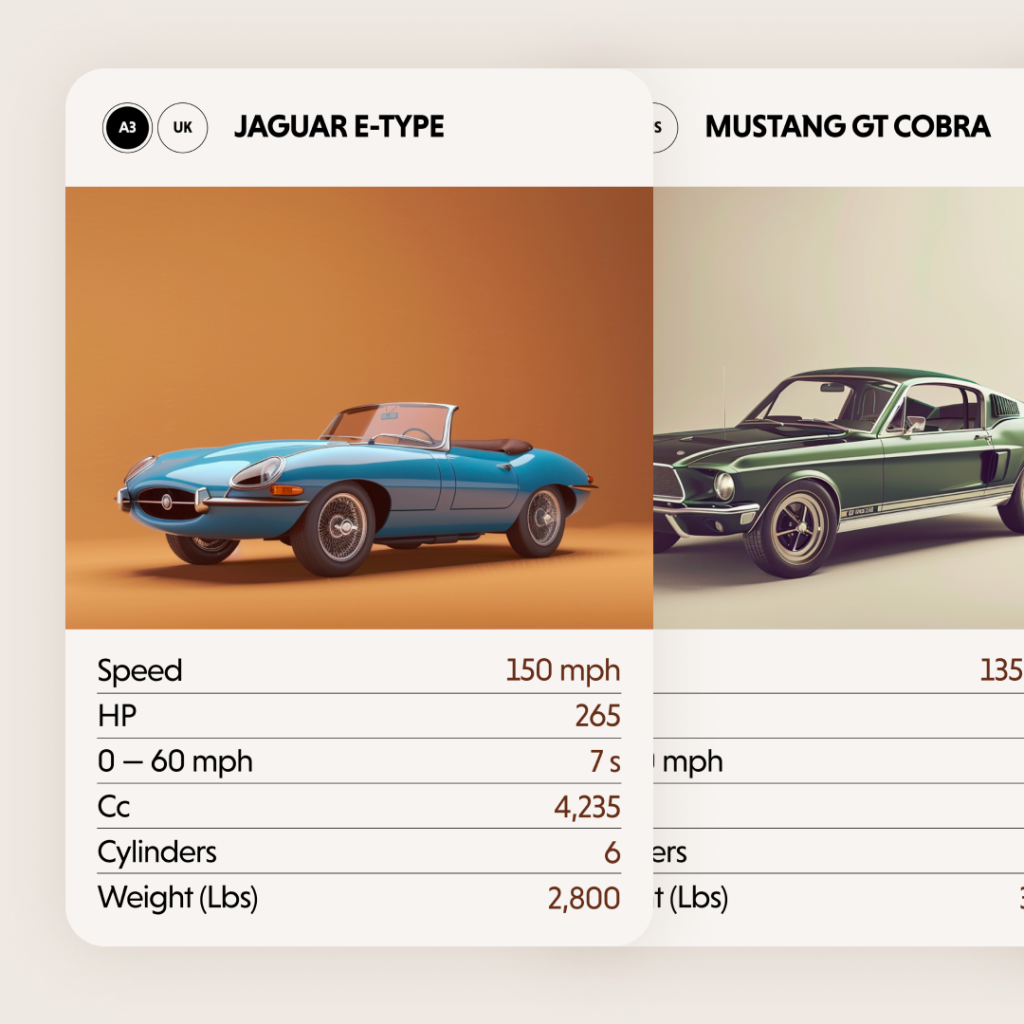
Task: Select the Mustang GT Cobra card
Action: click(840, 400)
